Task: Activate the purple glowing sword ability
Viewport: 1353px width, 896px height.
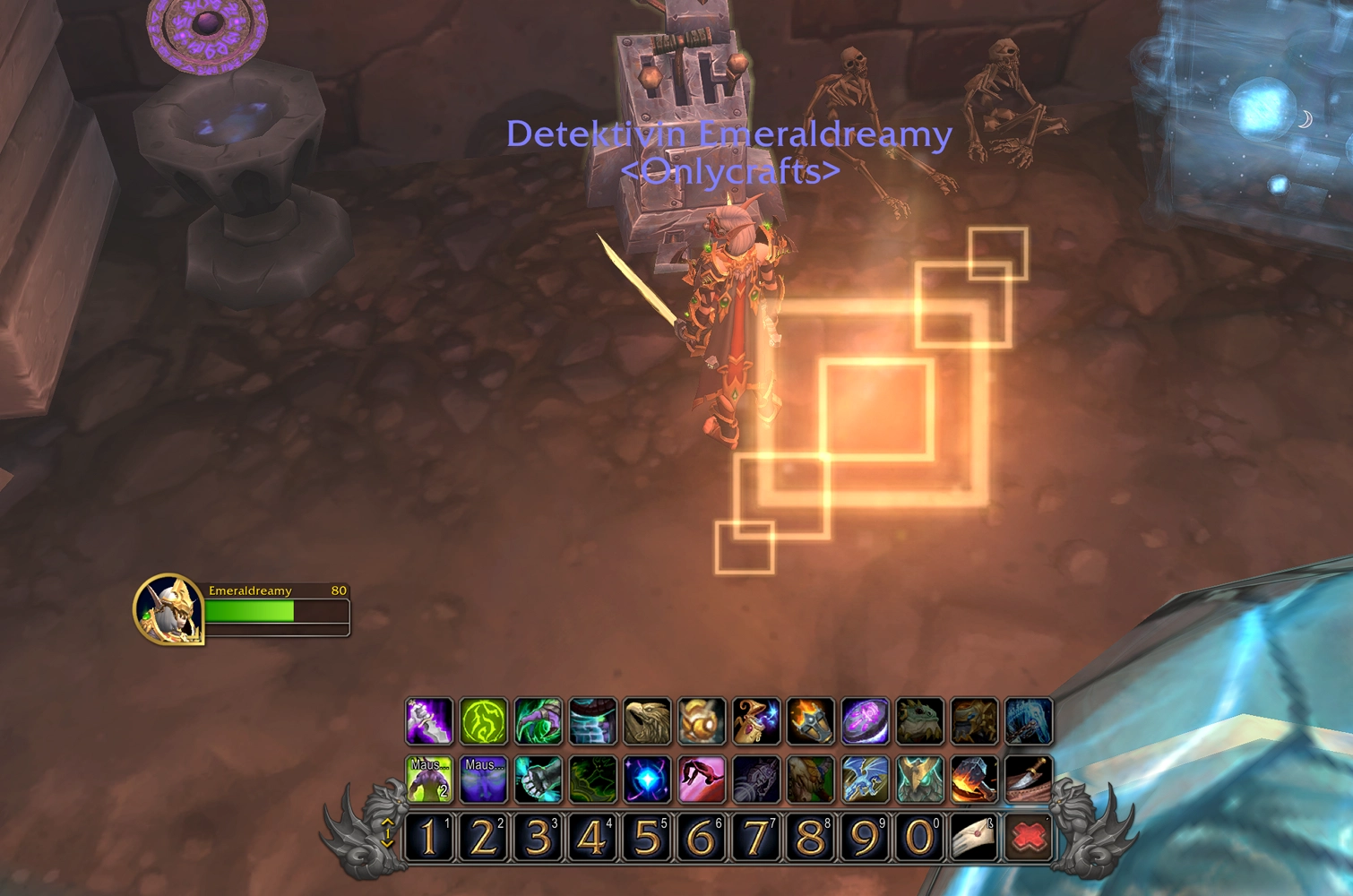Action: coord(429,721)
